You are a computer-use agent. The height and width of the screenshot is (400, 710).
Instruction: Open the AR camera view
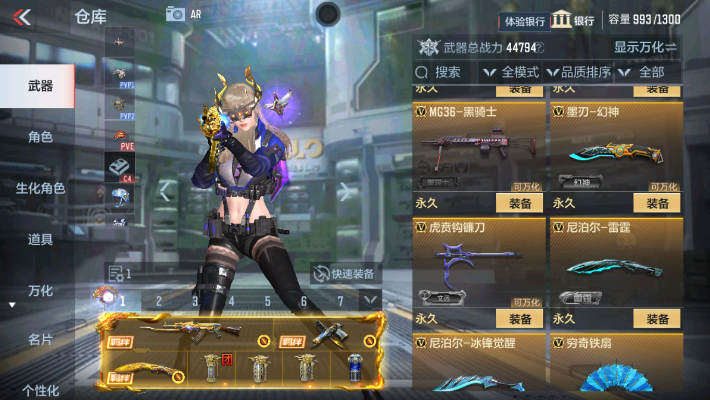(x=183, y=14)
